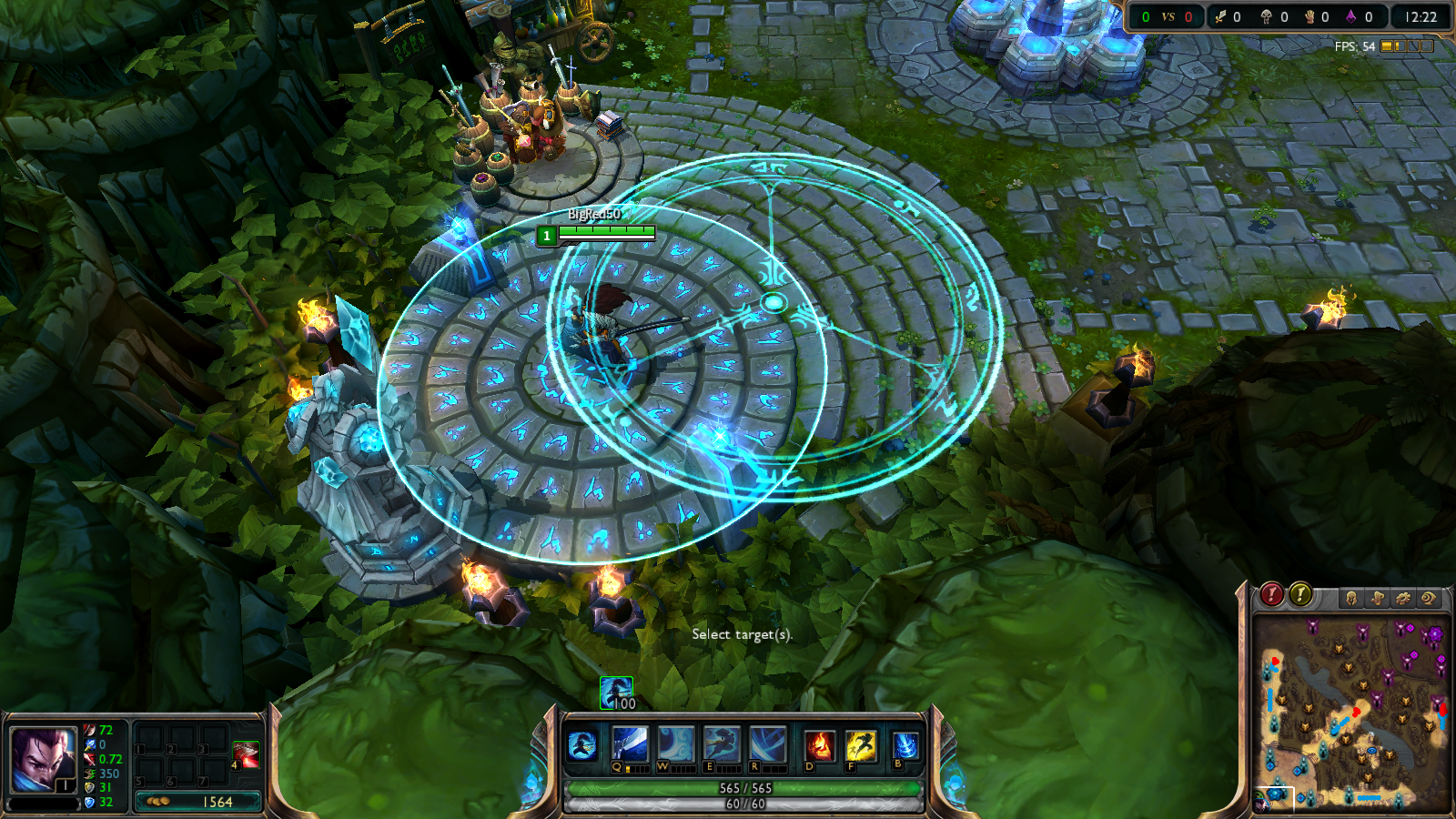This screenshot has height=819, width=1456.
Task: Click the R Last Breath ultimate icon
Action: tap(765, 744)
